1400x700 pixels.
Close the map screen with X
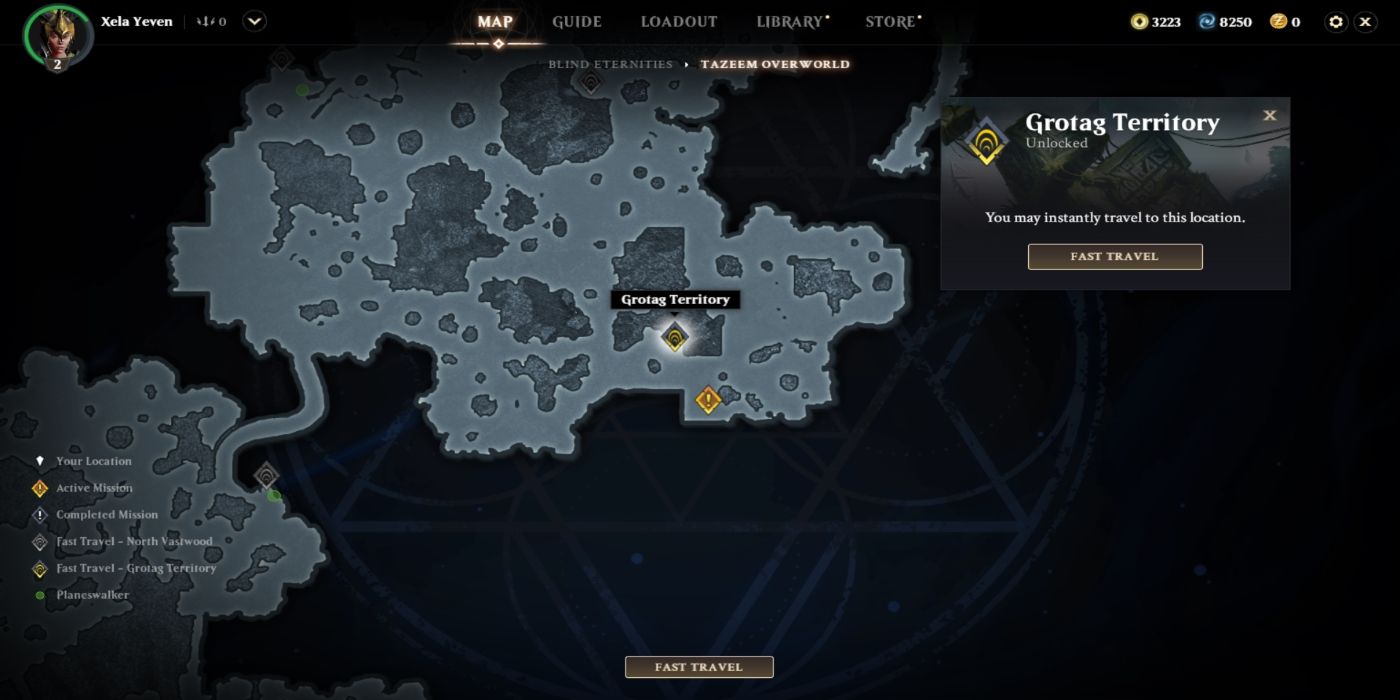click(x=1366, y=22)
